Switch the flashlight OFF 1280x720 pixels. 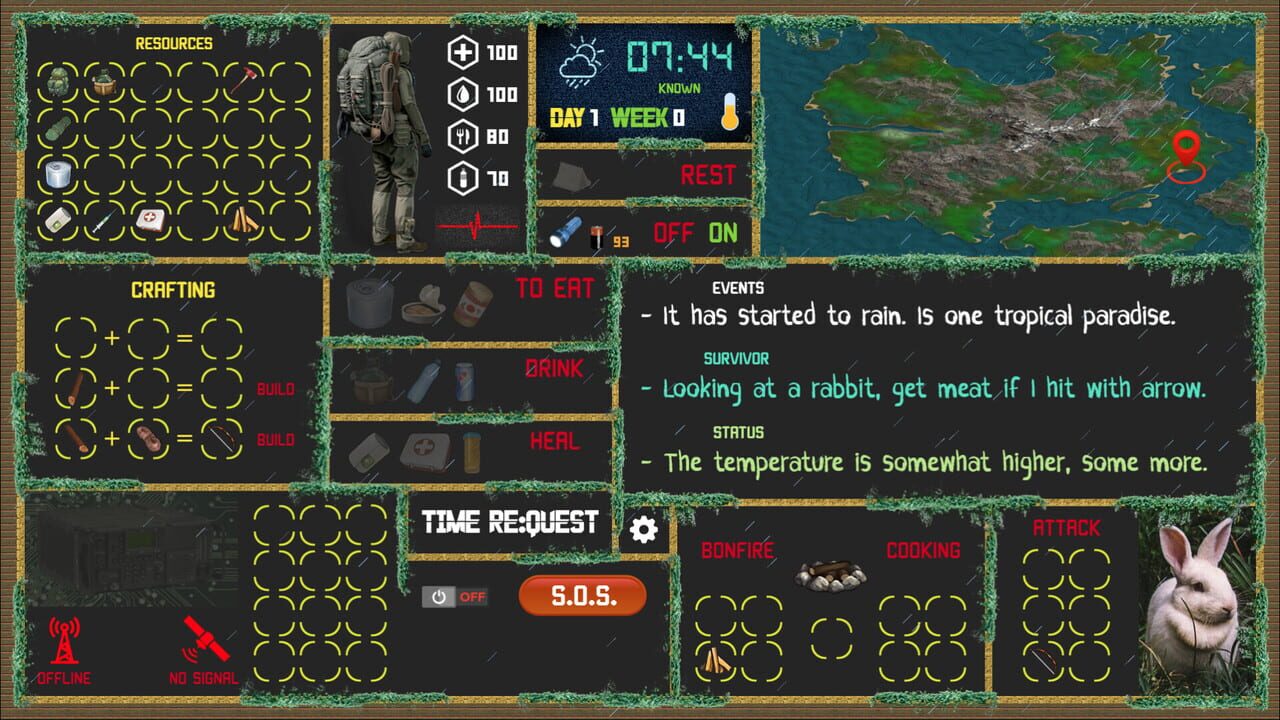pyautogui.click(x=675, y=232)
